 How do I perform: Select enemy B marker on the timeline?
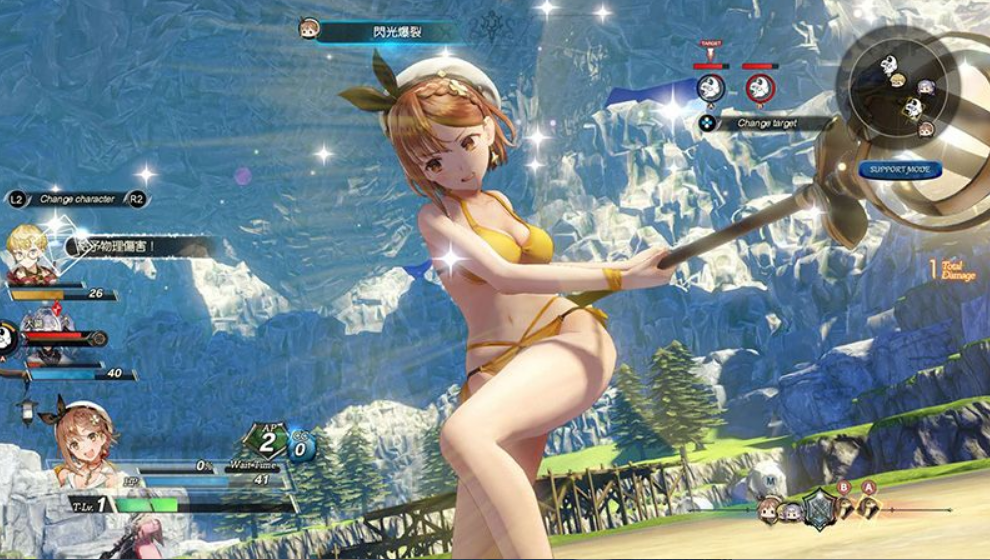pos(843,510)
